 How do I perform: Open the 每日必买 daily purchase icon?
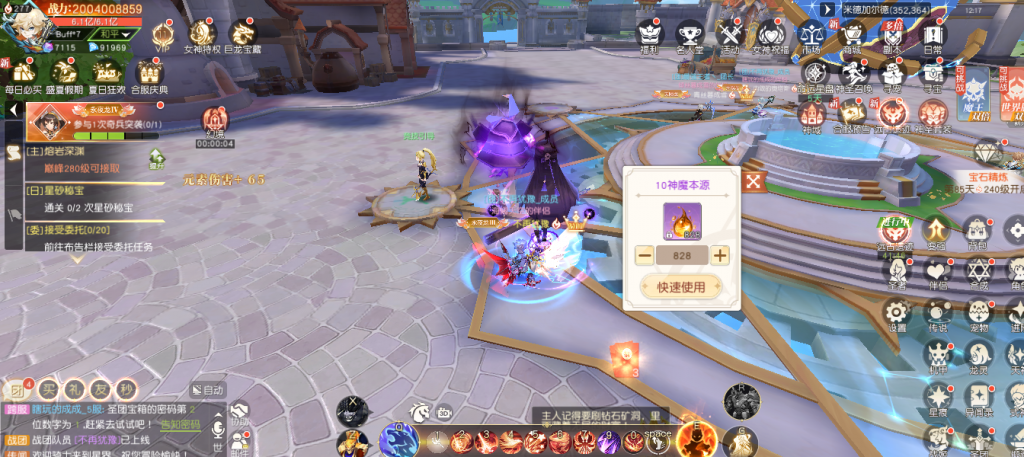click(21, 75)
